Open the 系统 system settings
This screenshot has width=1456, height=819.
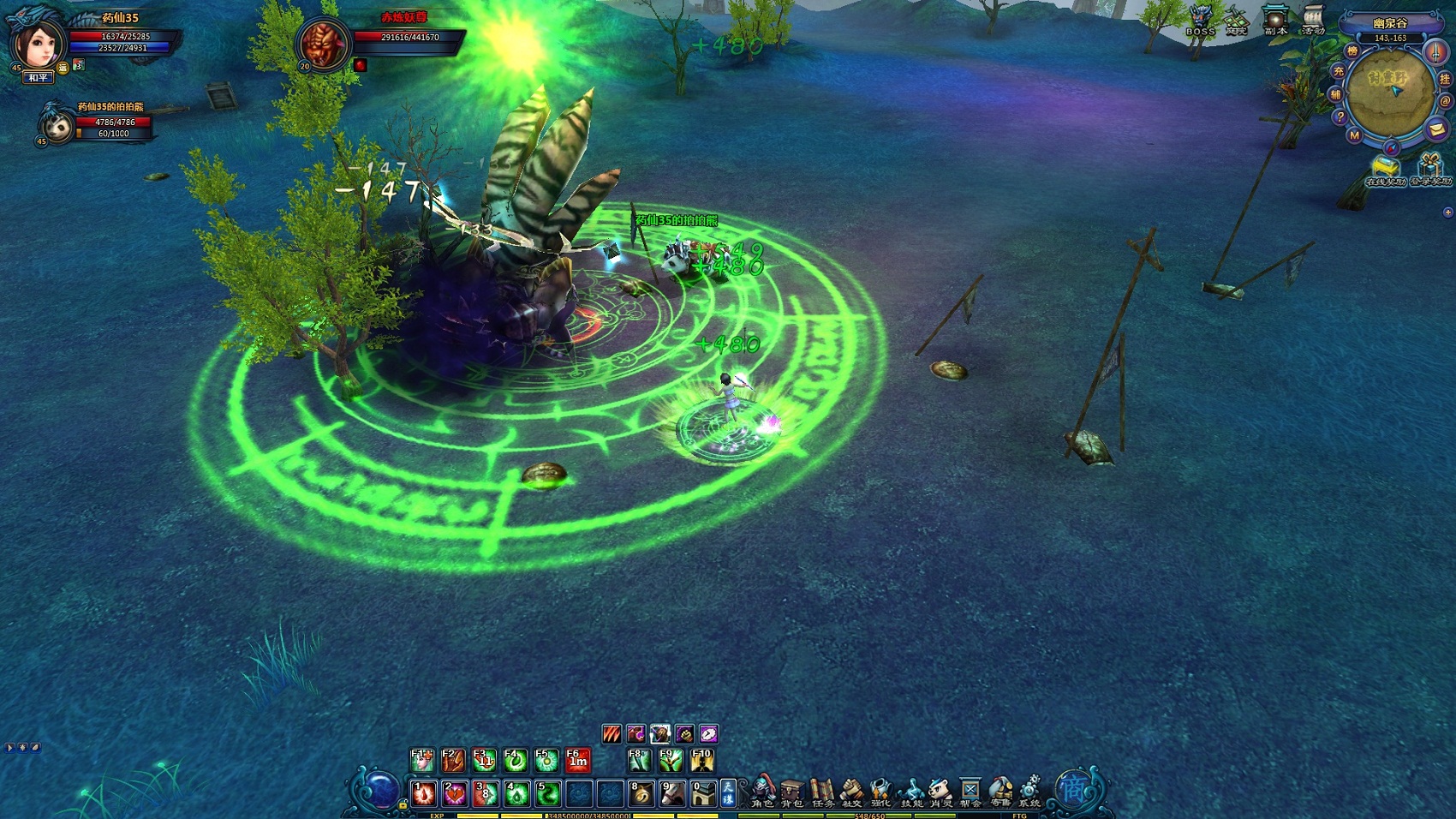[1029, 792]
